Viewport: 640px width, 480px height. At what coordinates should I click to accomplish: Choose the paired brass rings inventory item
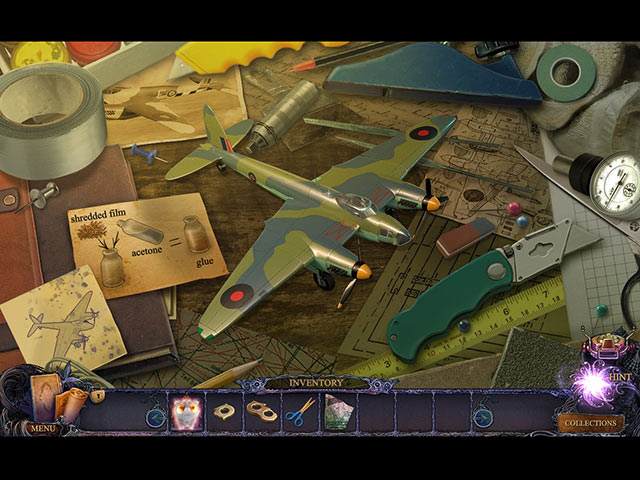[x=262, y=411]
